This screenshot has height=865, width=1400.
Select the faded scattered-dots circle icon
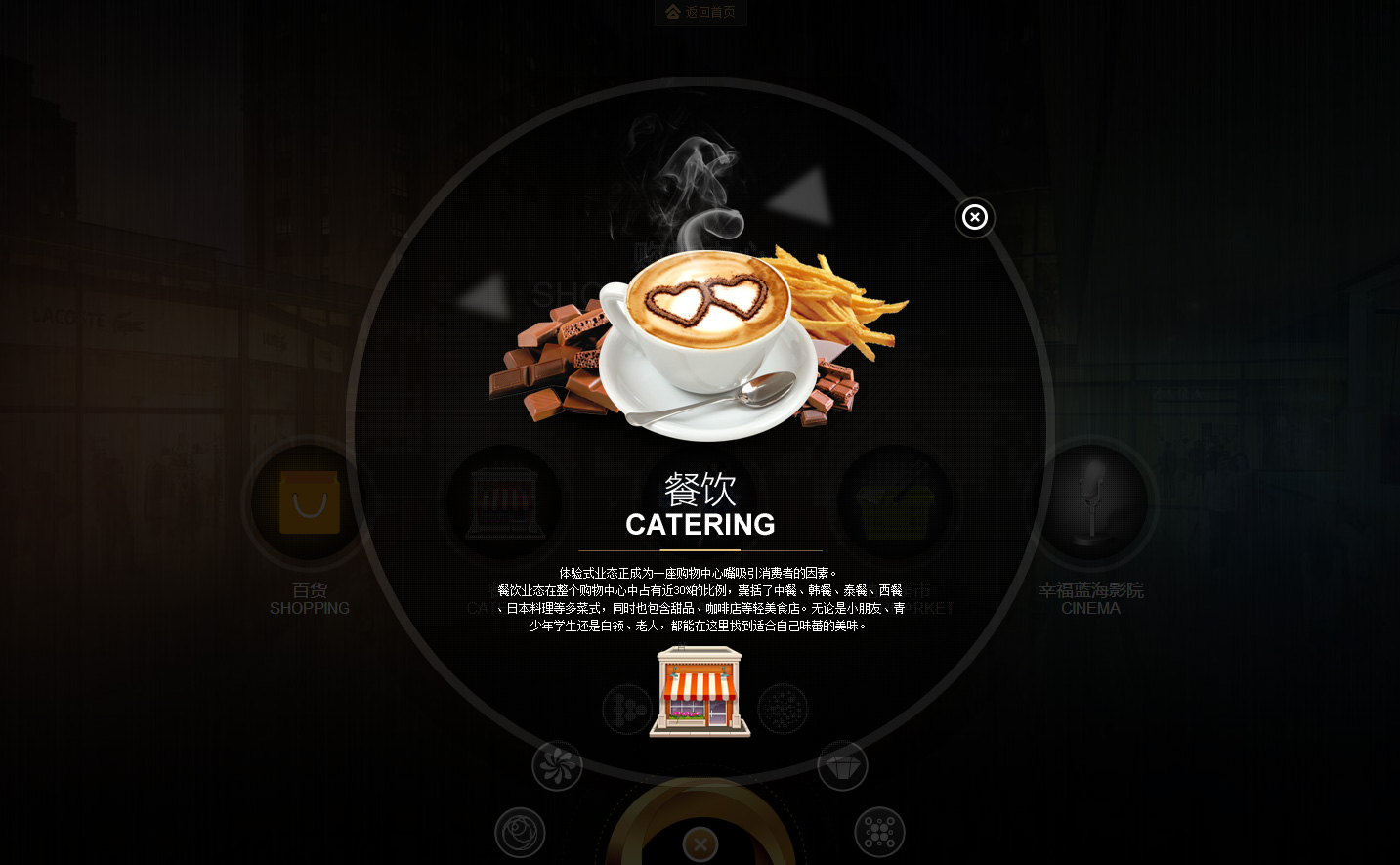pos(783,709)
